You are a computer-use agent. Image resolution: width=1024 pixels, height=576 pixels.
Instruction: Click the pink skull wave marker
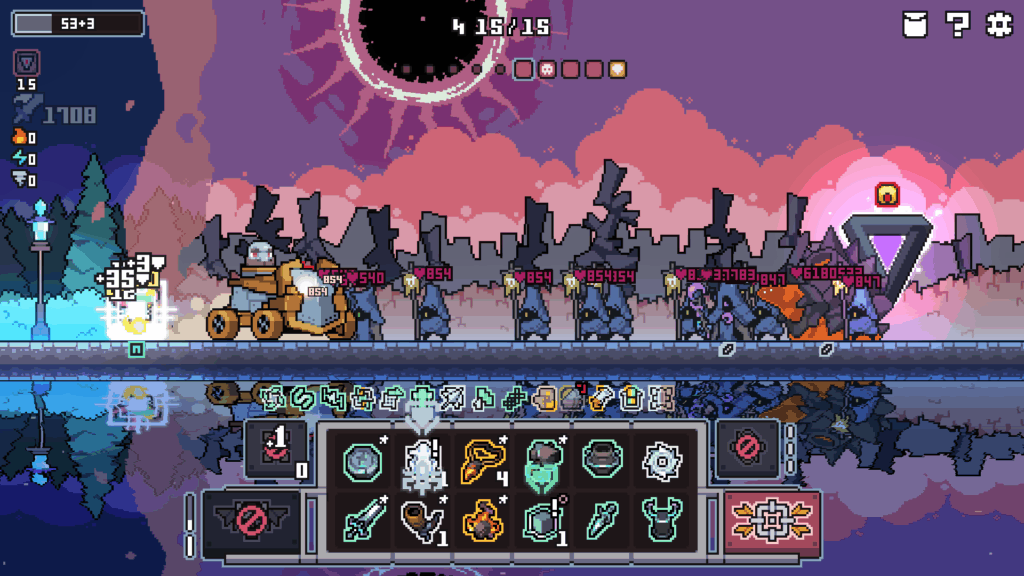pyautogui.click(x=548, y=69)
